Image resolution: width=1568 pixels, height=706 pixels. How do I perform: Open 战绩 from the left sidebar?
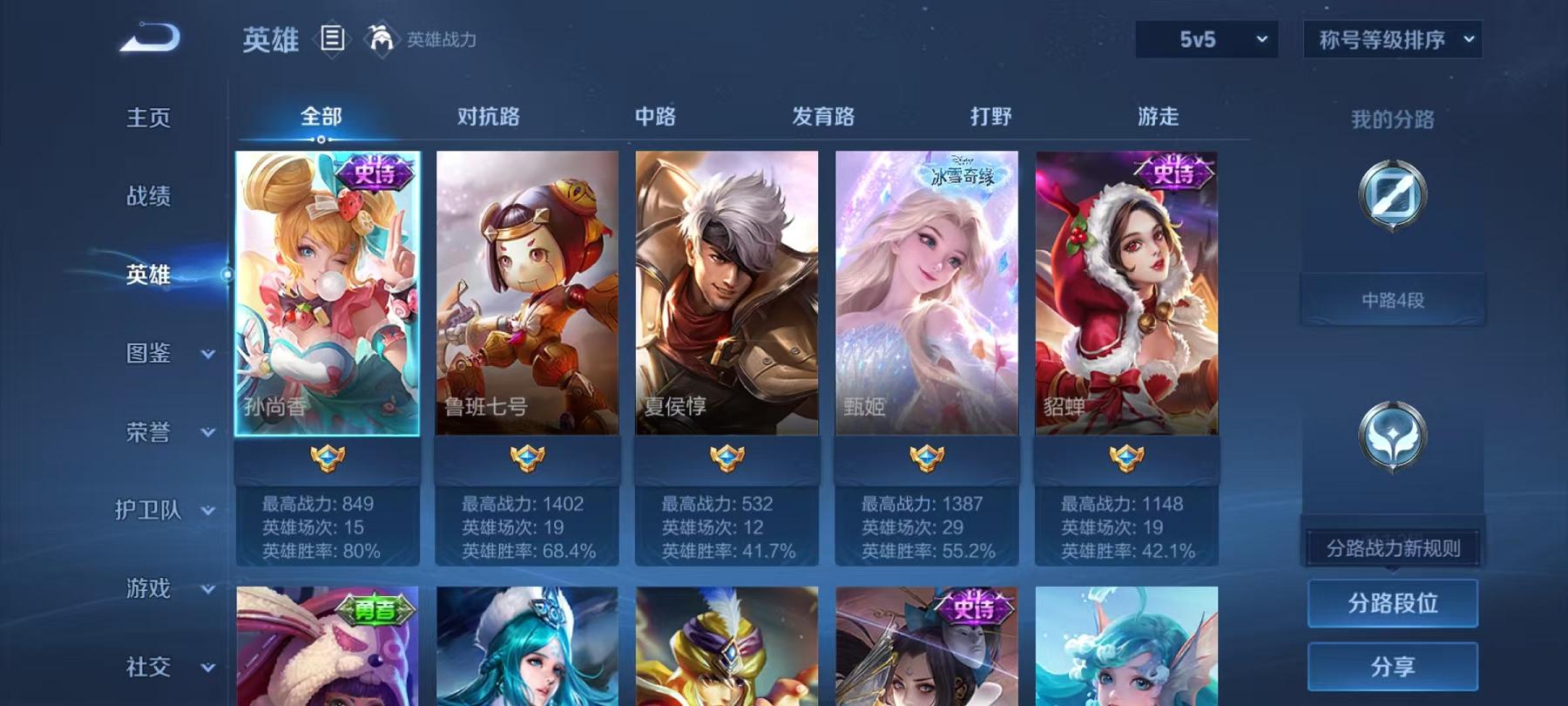[146, 197]
